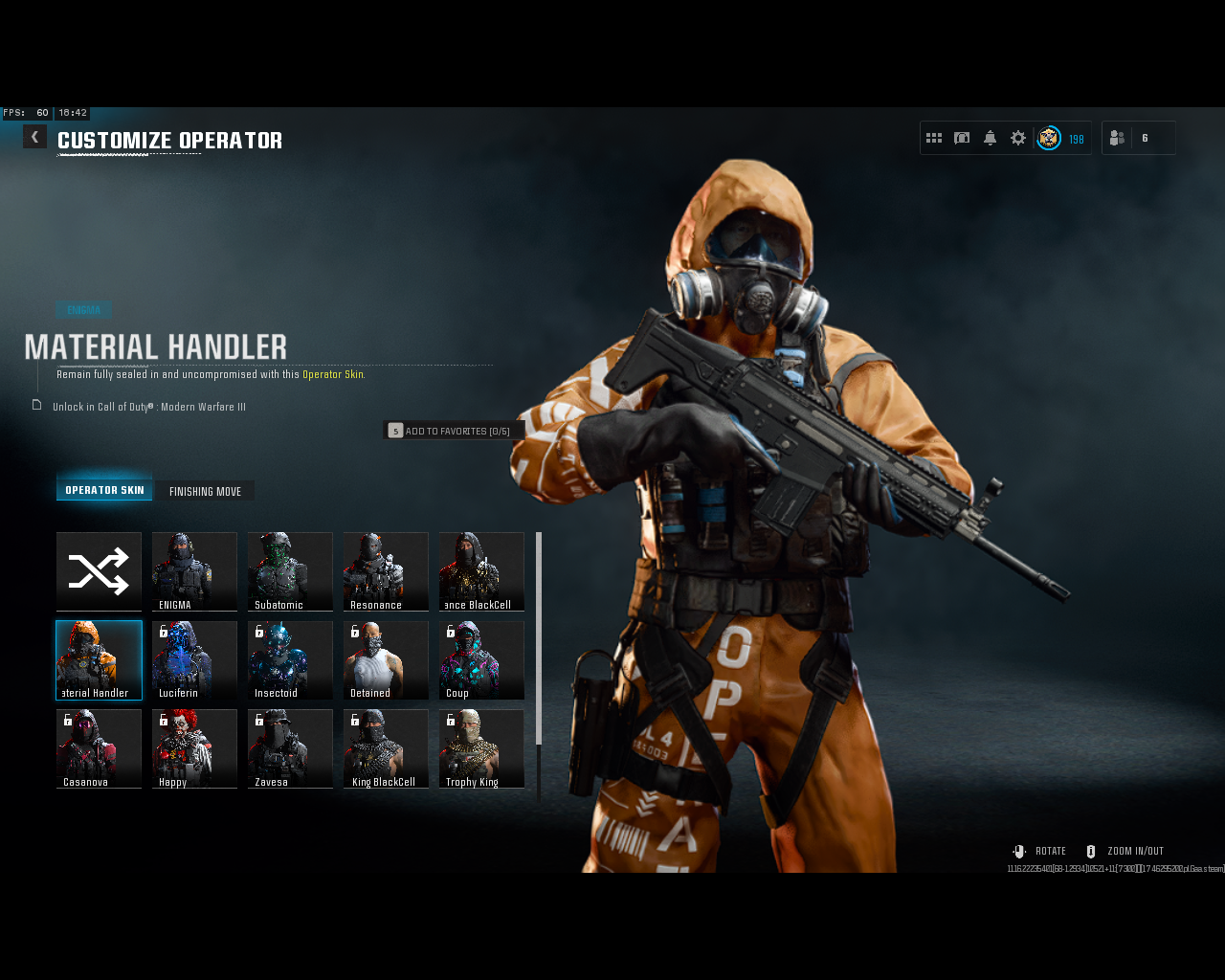Open the settings gear icon
Image resolution: width=1225 pixels, height=980 pixels.
pos(1017,137)
